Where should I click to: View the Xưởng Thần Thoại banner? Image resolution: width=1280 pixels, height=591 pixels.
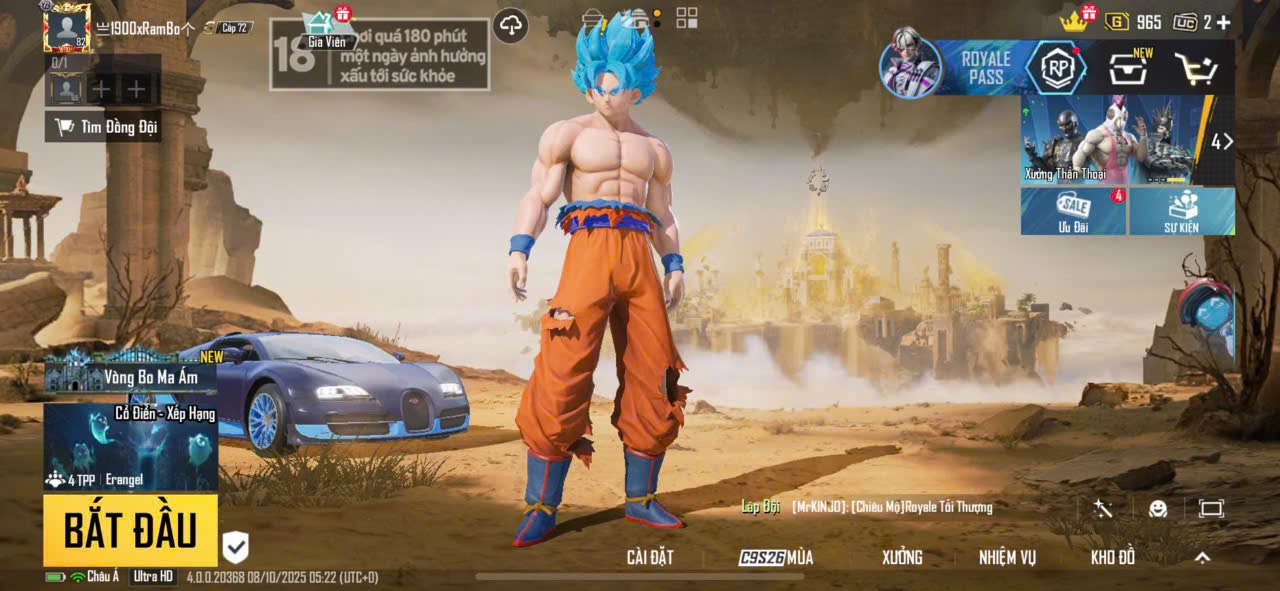[1117, 140]
